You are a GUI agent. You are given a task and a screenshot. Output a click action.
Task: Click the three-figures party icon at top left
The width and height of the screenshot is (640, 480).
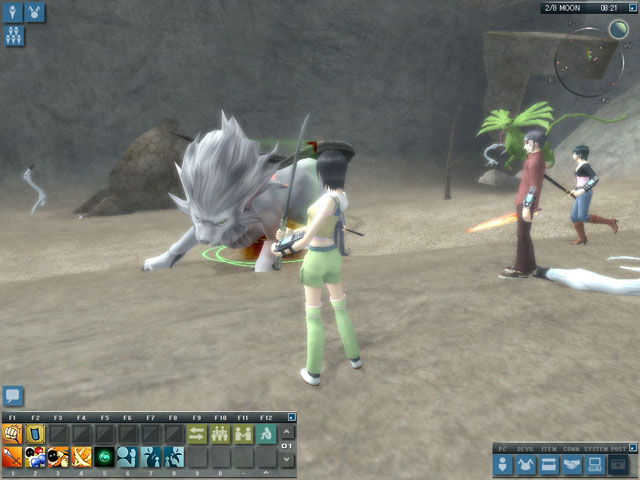coord(13,36)
